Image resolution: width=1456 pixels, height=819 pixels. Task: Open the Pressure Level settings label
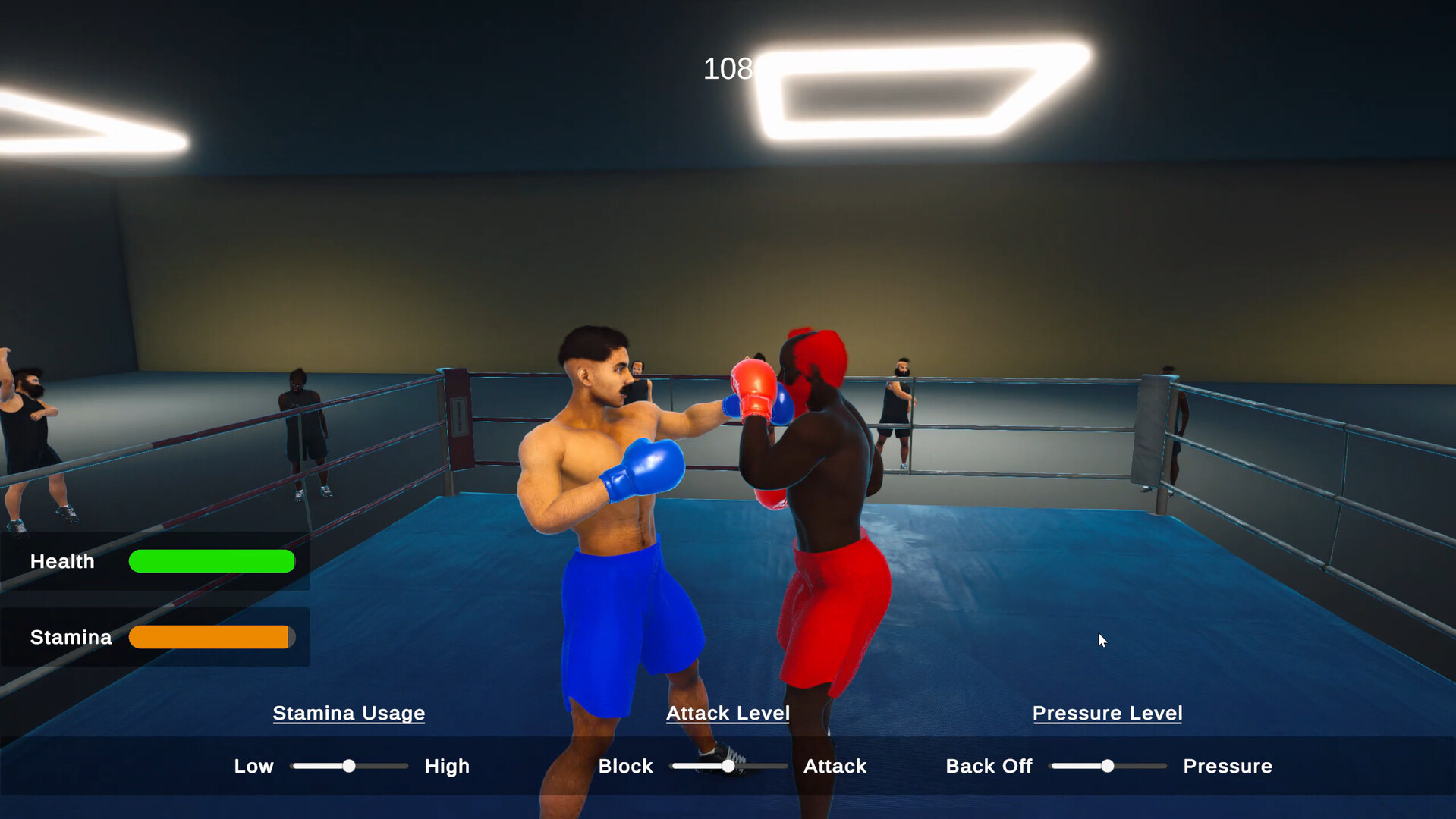coord(1107,713)
